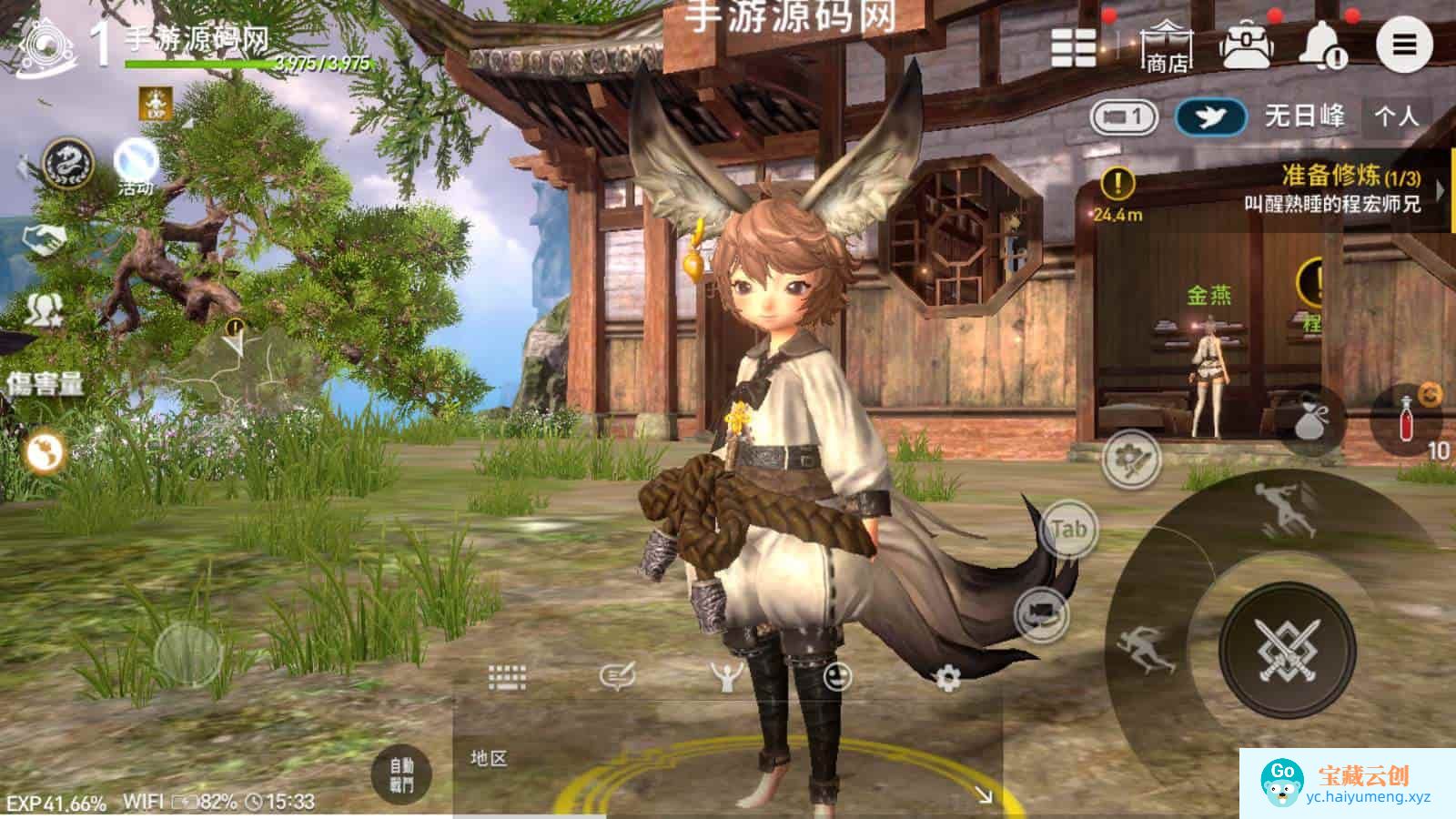
Task: Toggle the white bird button
Action: tap(1210, 116)
